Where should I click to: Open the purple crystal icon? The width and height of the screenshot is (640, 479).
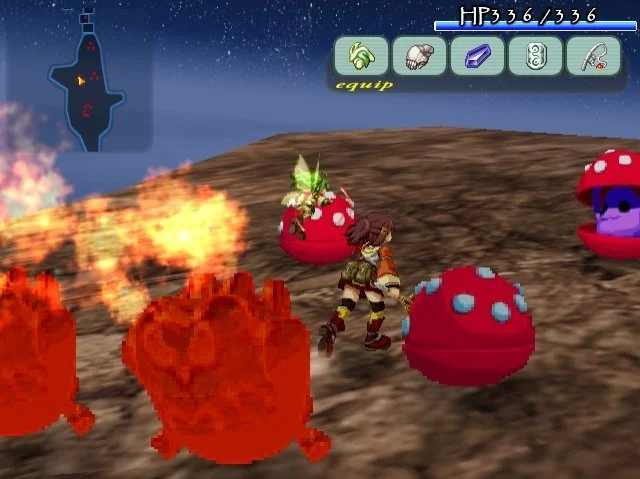pyautogui.click(x=477, y=57)
